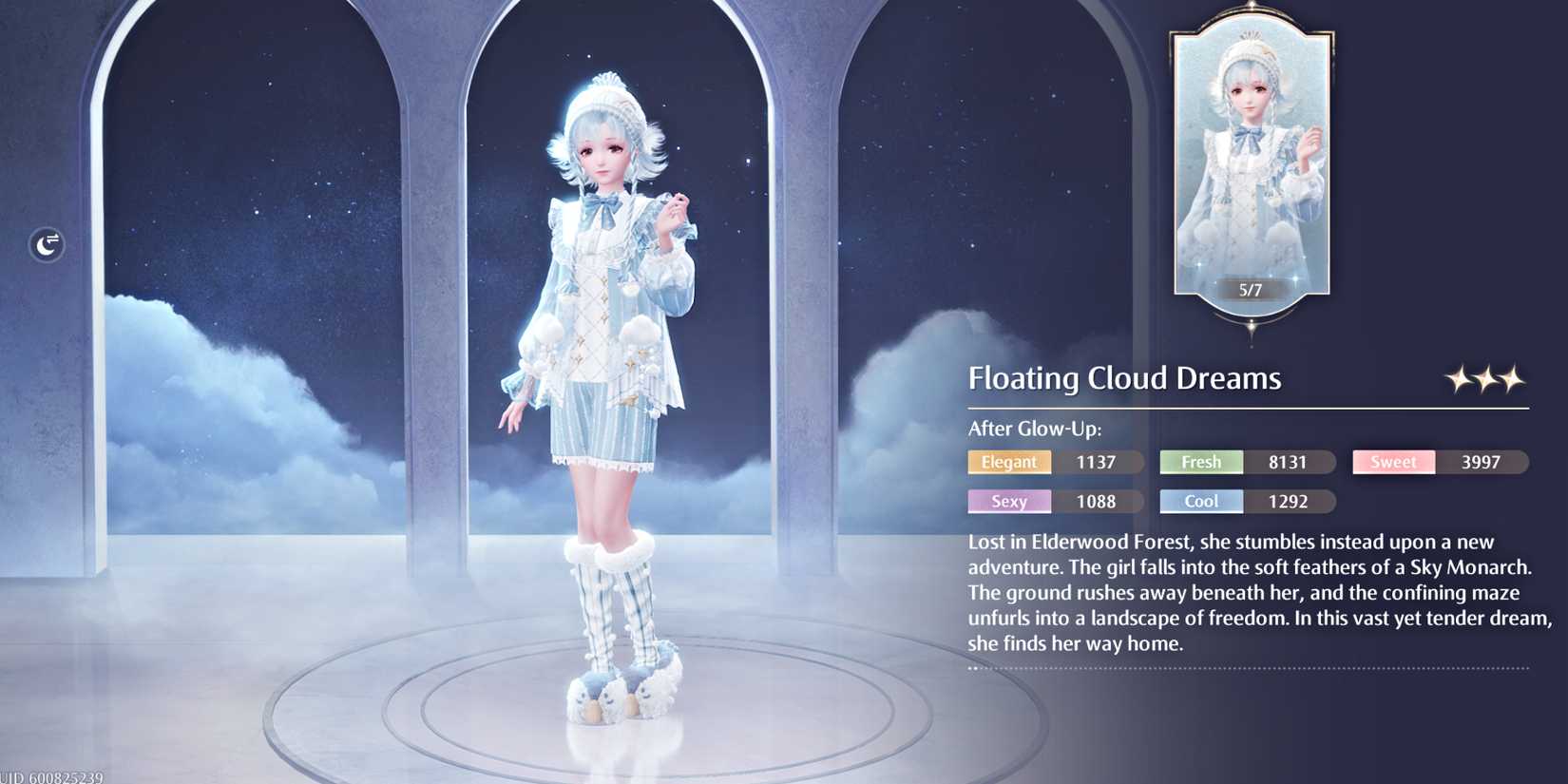Select the Cool attribute badge

click(x=1200, y=501)
